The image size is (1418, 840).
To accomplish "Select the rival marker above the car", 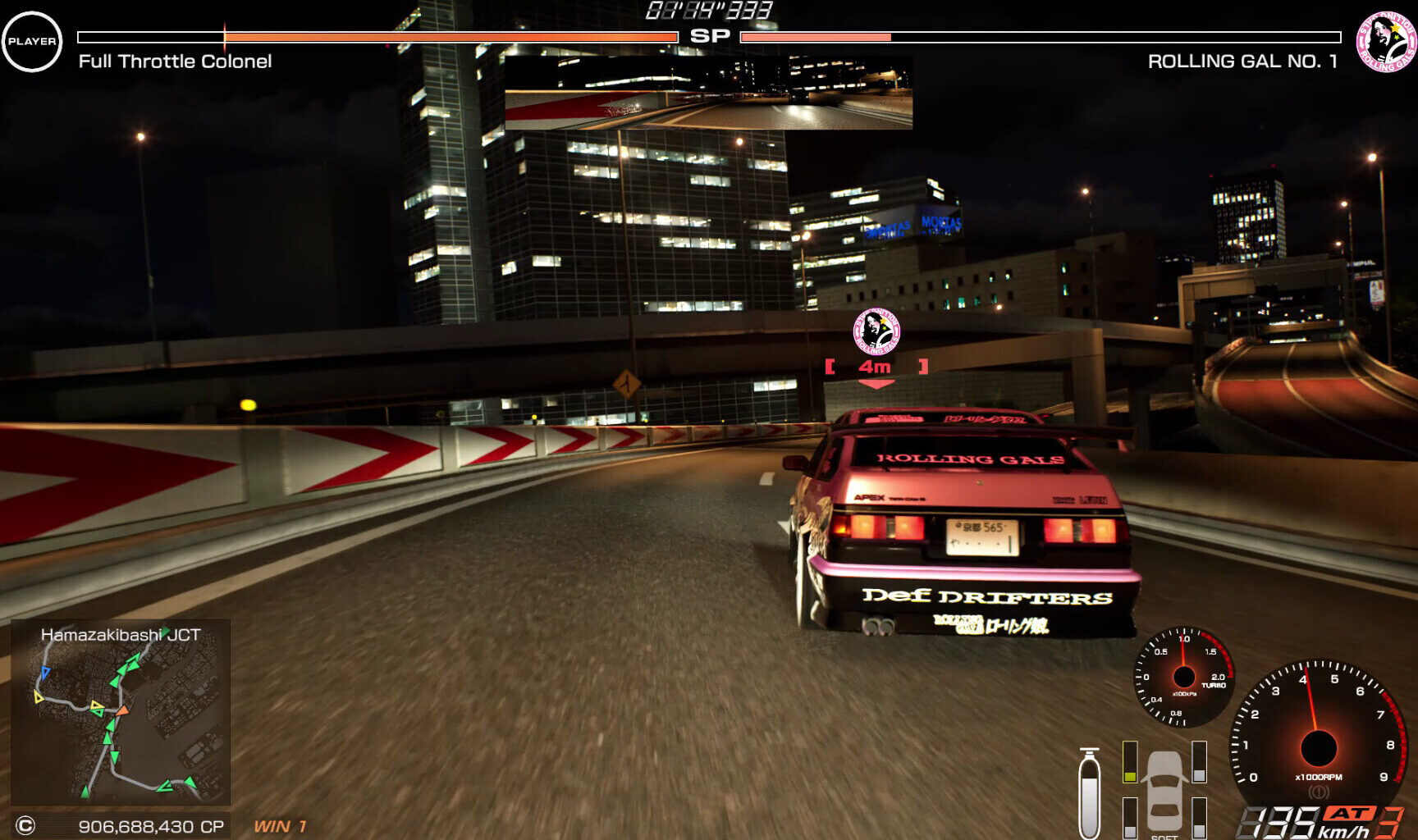I will click(x=876, y=331).
